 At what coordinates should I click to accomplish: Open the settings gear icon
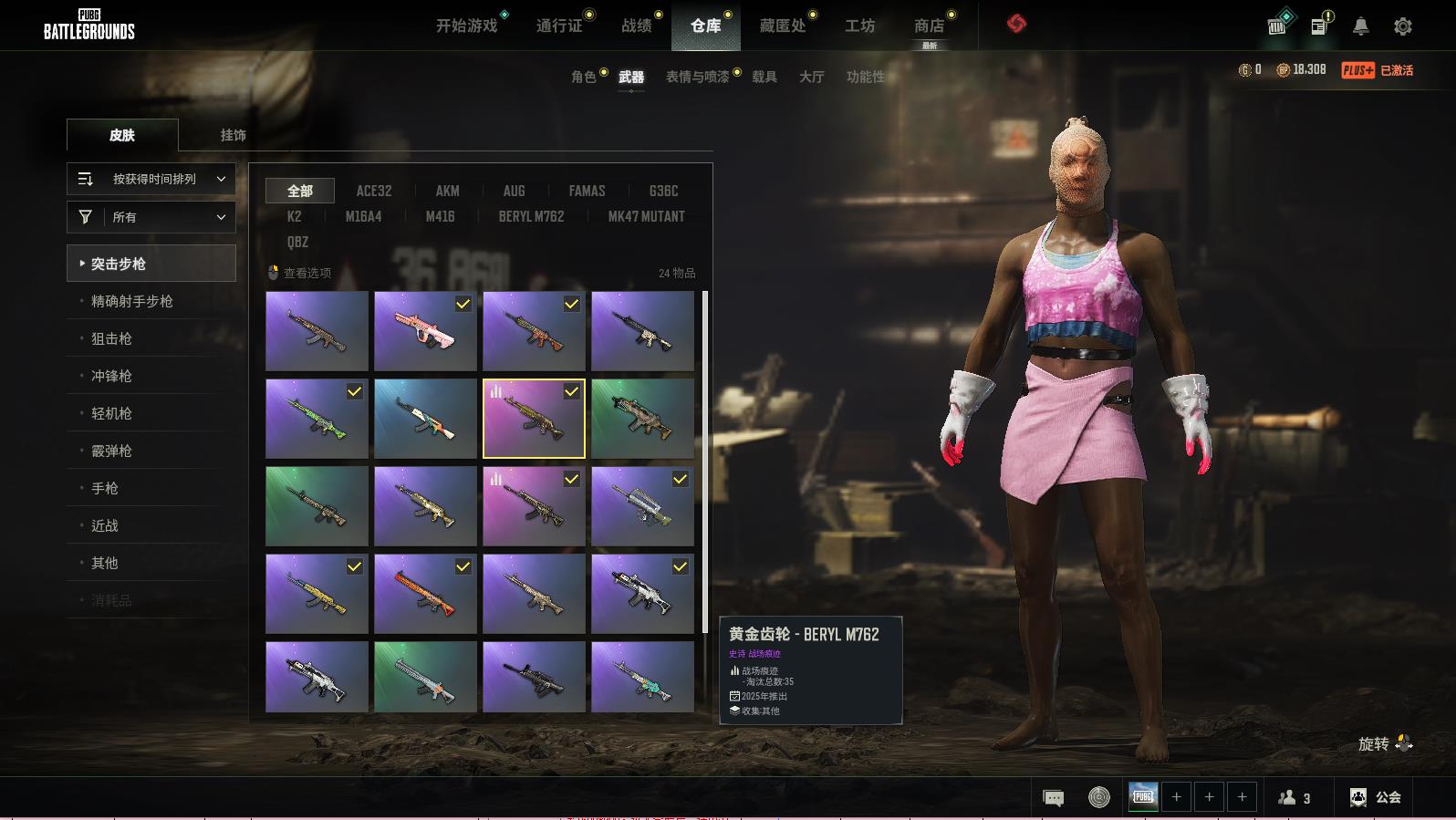click(1403, 26)
